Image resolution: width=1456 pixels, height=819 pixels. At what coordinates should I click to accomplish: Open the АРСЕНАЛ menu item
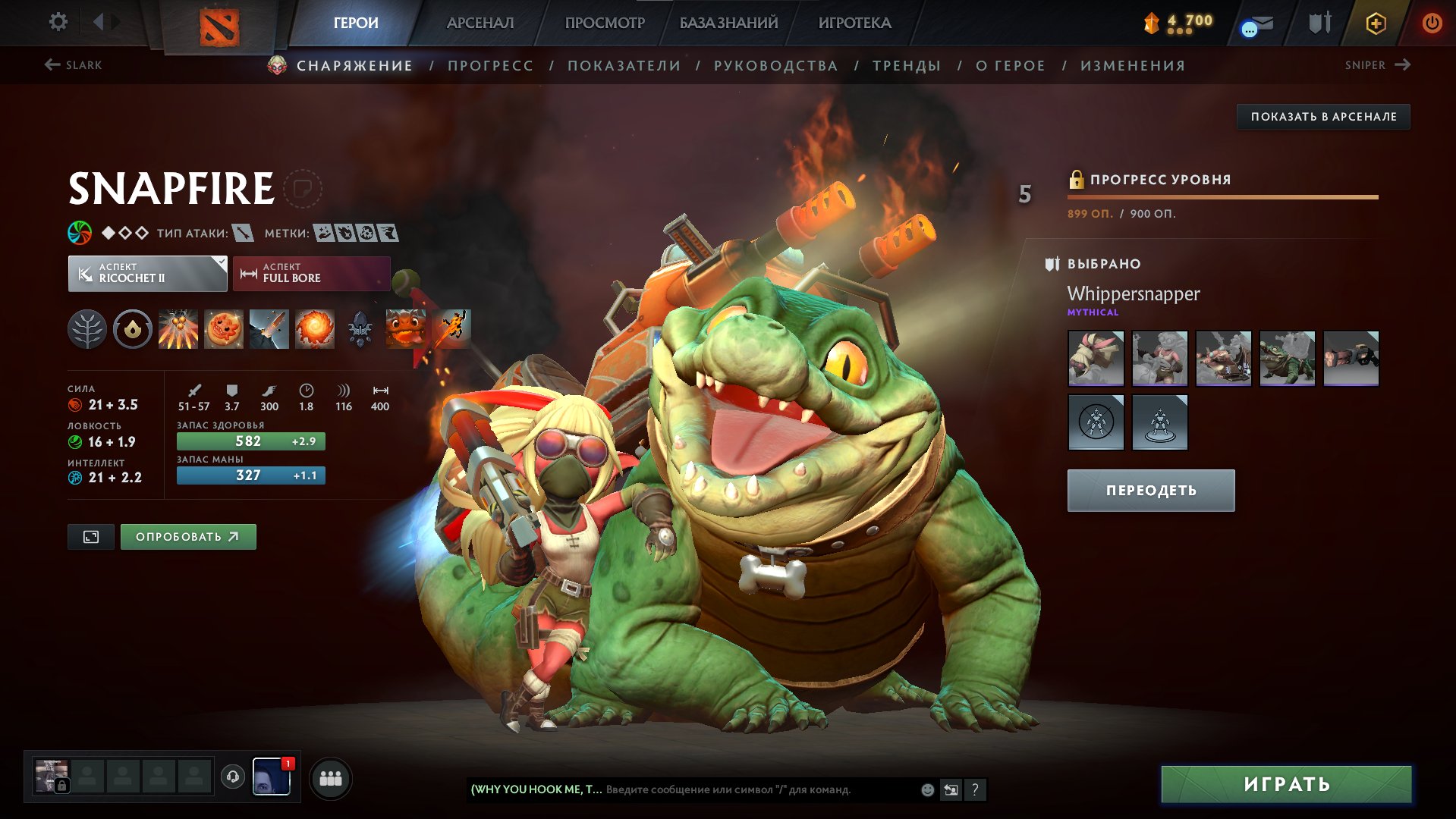pyautogui.click(x=479, y=22)
